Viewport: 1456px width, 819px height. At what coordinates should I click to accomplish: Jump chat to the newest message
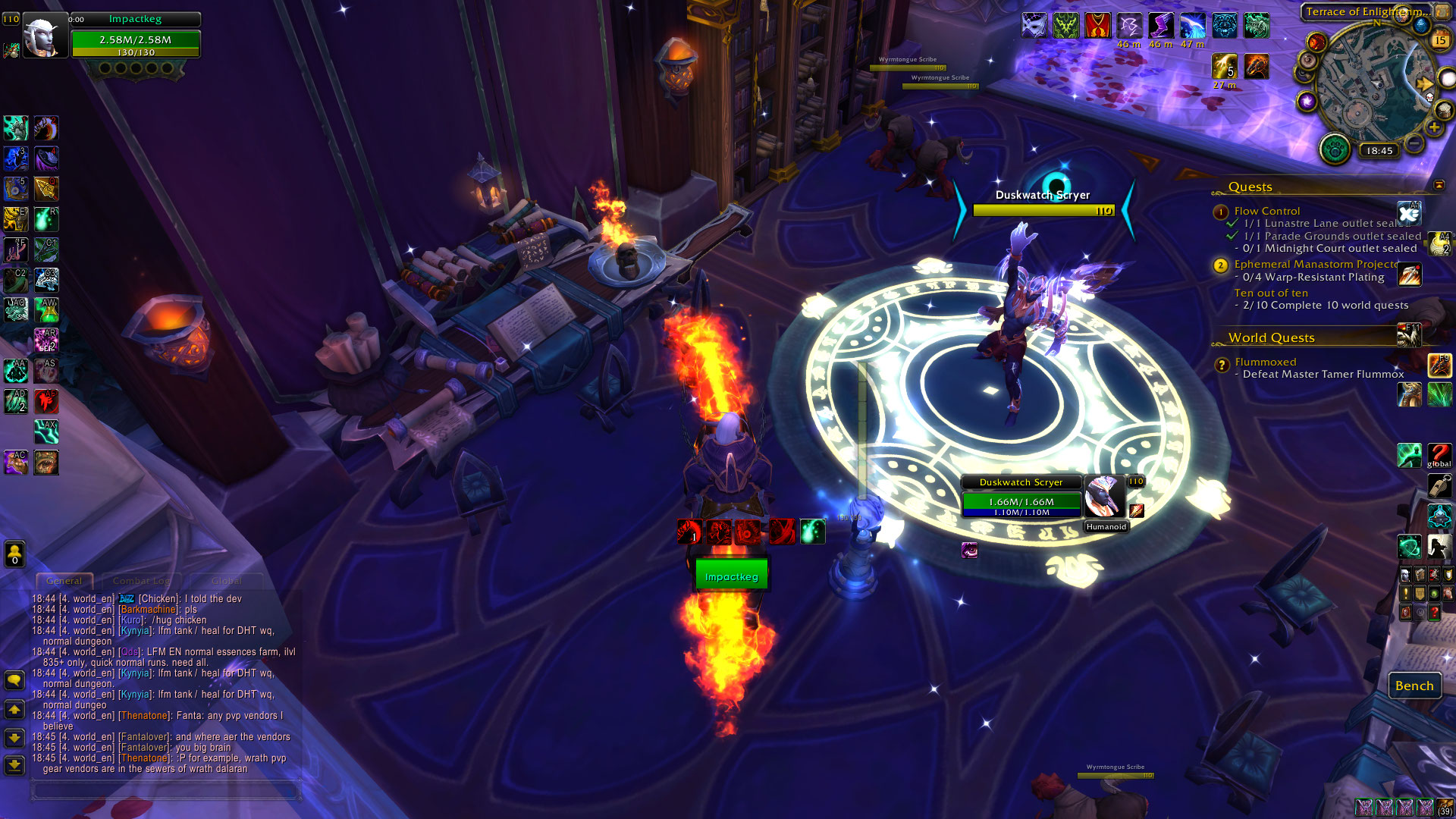tap(14, 764)
